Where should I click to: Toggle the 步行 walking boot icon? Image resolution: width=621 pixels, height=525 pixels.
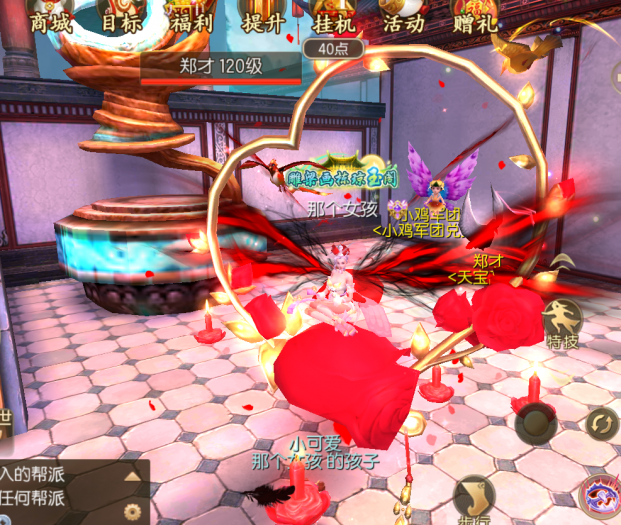475,498
